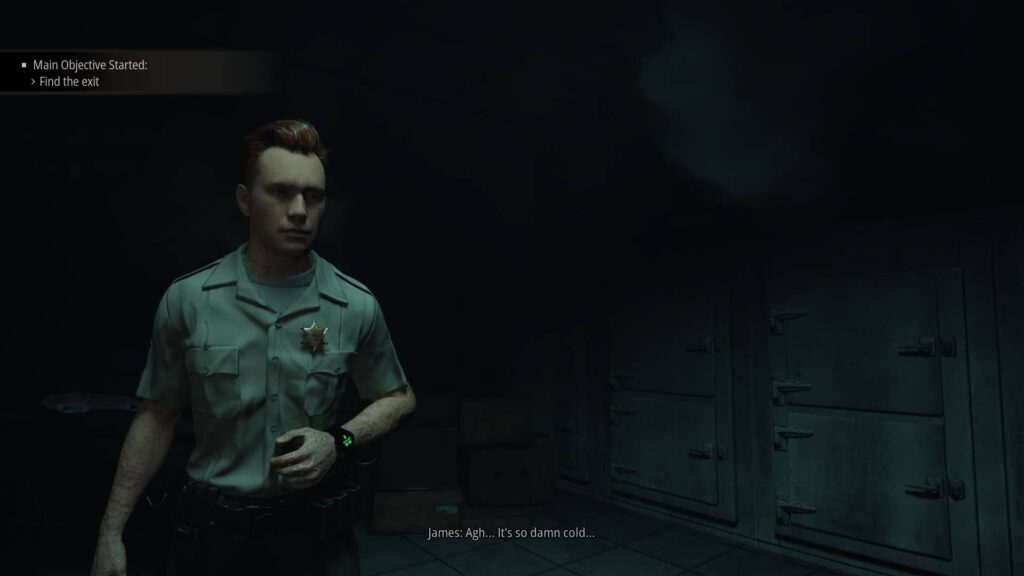Select the 'Find the exit' objective tracker
This screenshot has width=1024, height=576.
point(69,82)
